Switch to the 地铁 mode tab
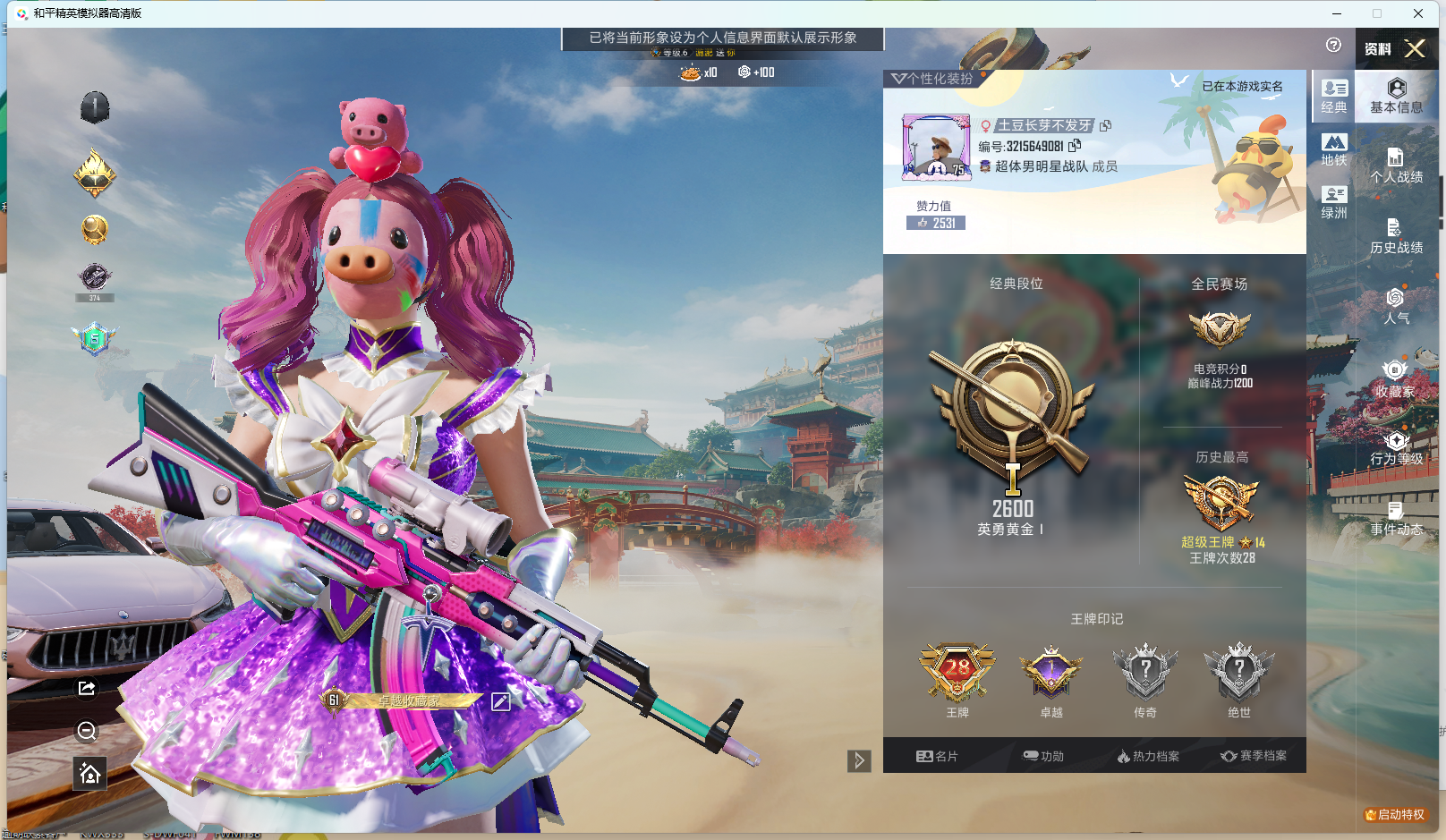The width and height of the screenshot is (1446, 840). pyautogui.click(x=1333, y=152)
